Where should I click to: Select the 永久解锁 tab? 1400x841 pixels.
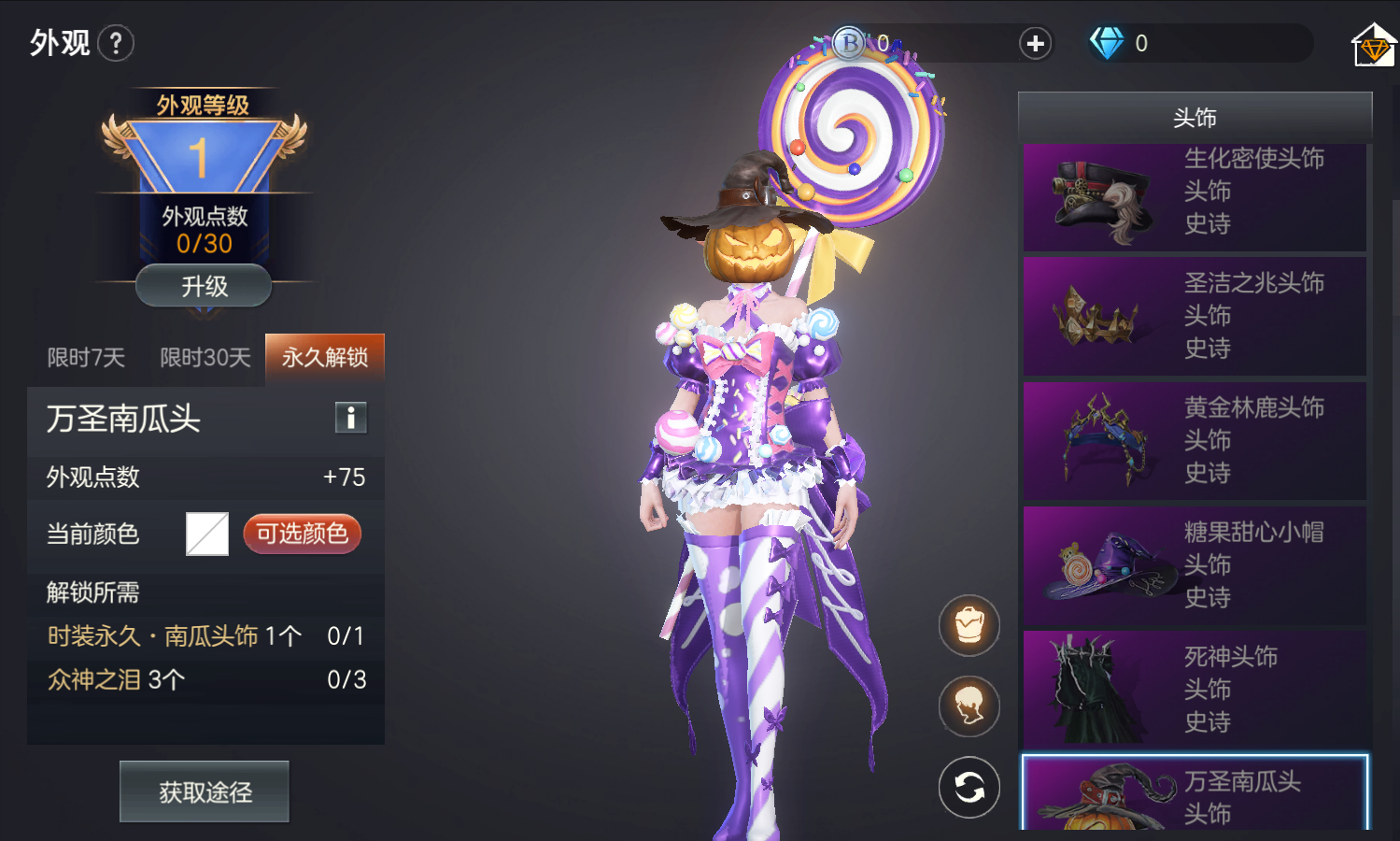324,358
